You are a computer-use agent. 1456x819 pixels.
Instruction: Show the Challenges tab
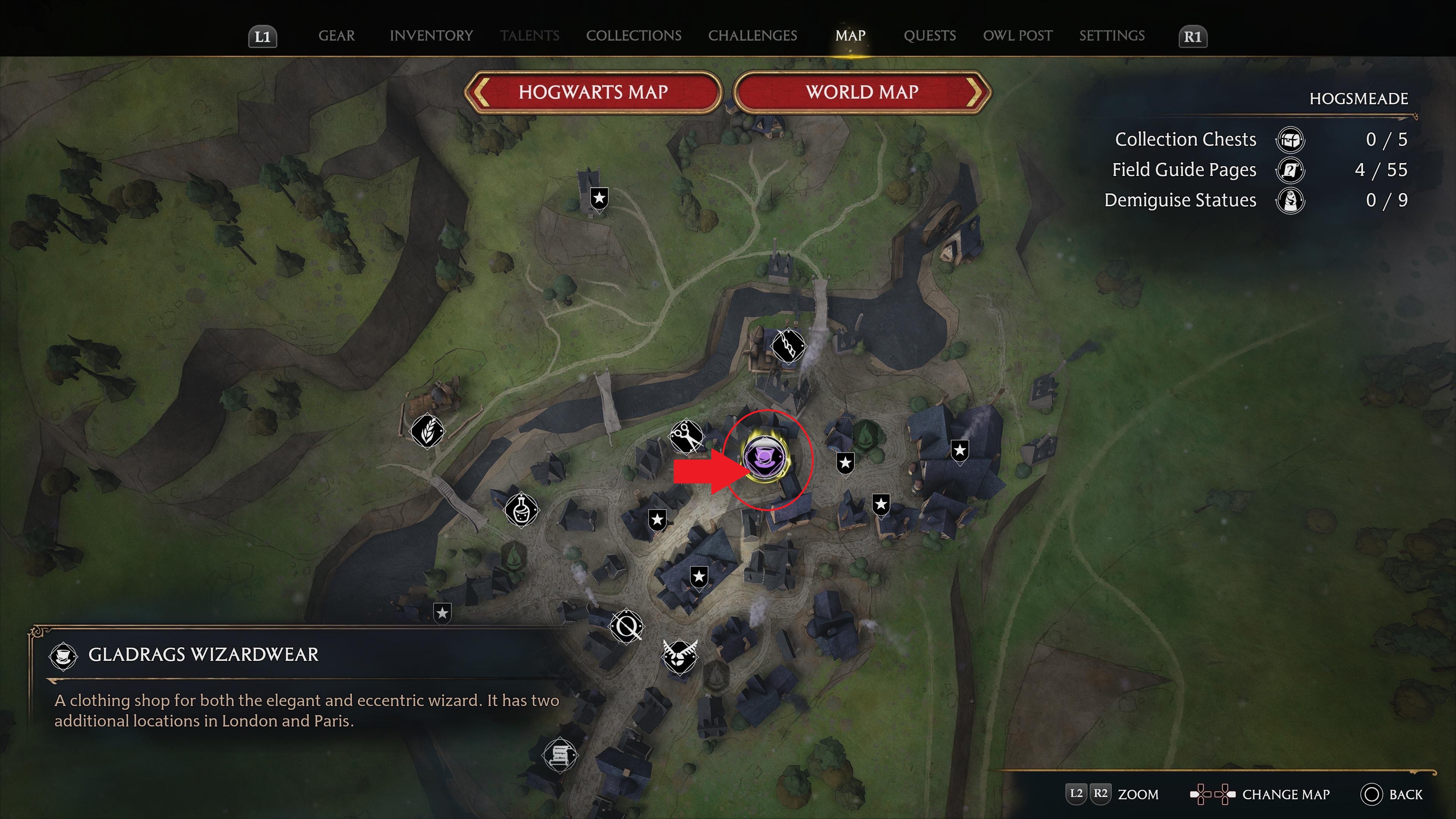coord(752,36)
